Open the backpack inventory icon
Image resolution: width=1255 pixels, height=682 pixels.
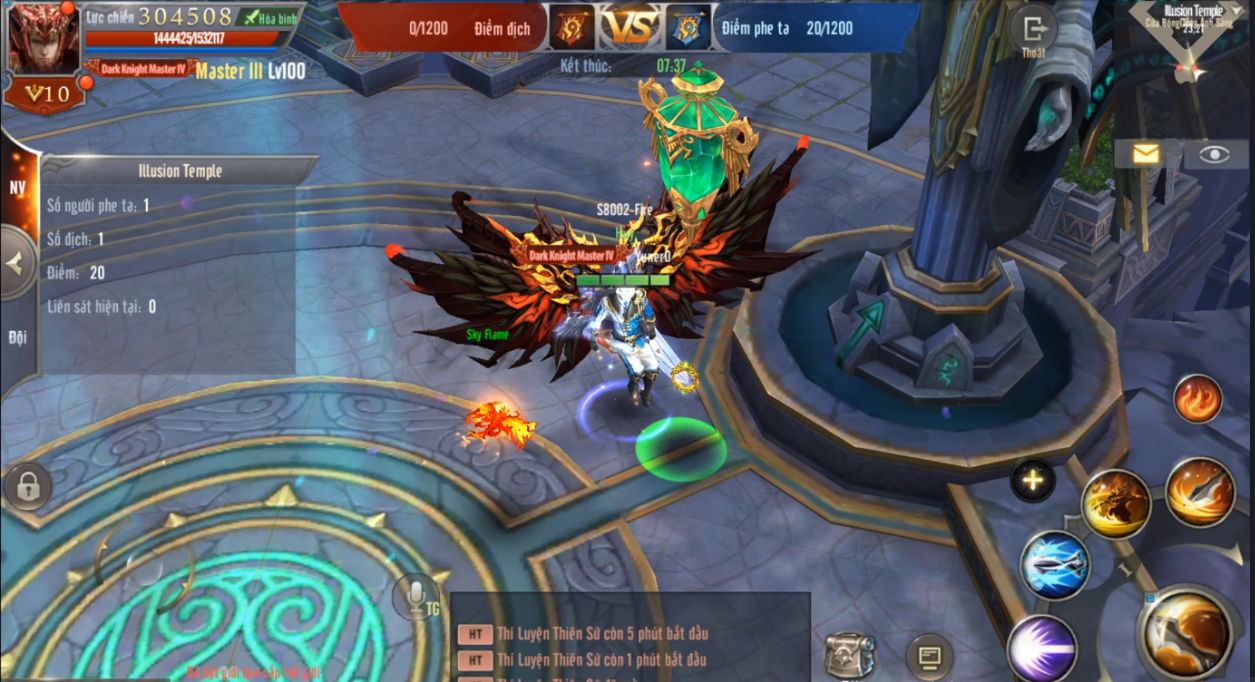pos(849,655)
